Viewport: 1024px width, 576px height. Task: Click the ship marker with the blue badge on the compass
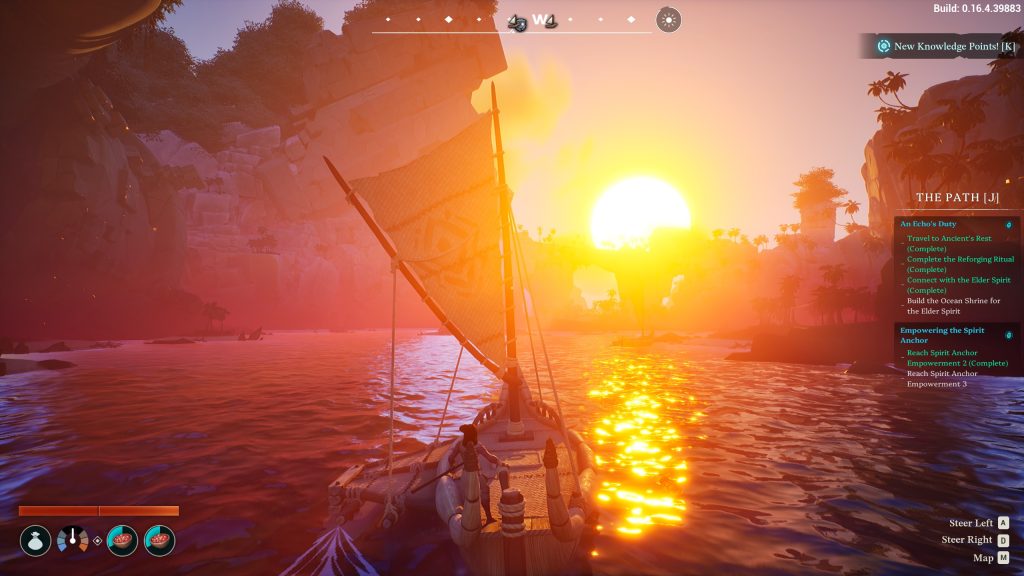(517, 21)
